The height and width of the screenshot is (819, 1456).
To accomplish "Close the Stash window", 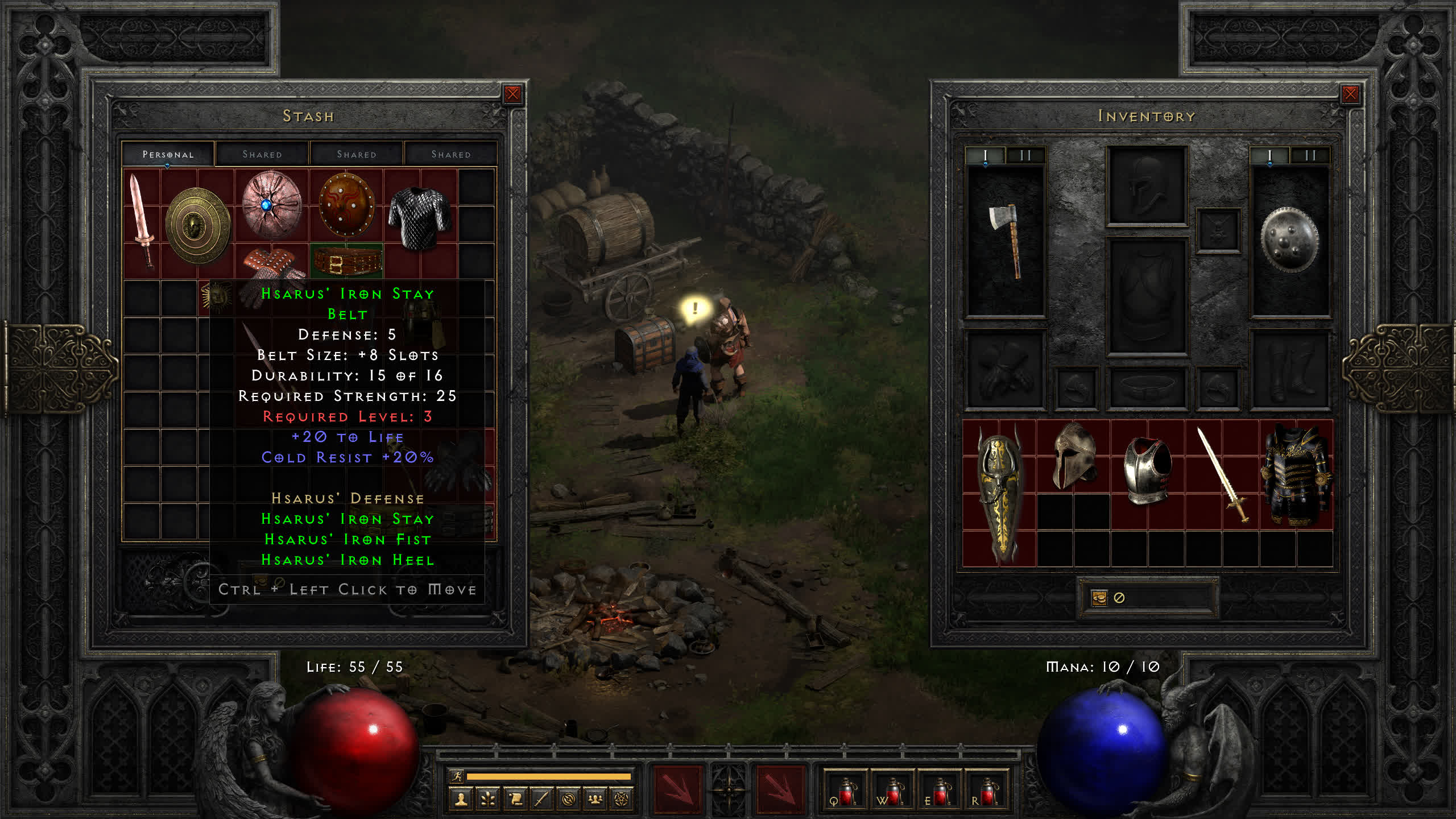I will (x=512, y=94).
